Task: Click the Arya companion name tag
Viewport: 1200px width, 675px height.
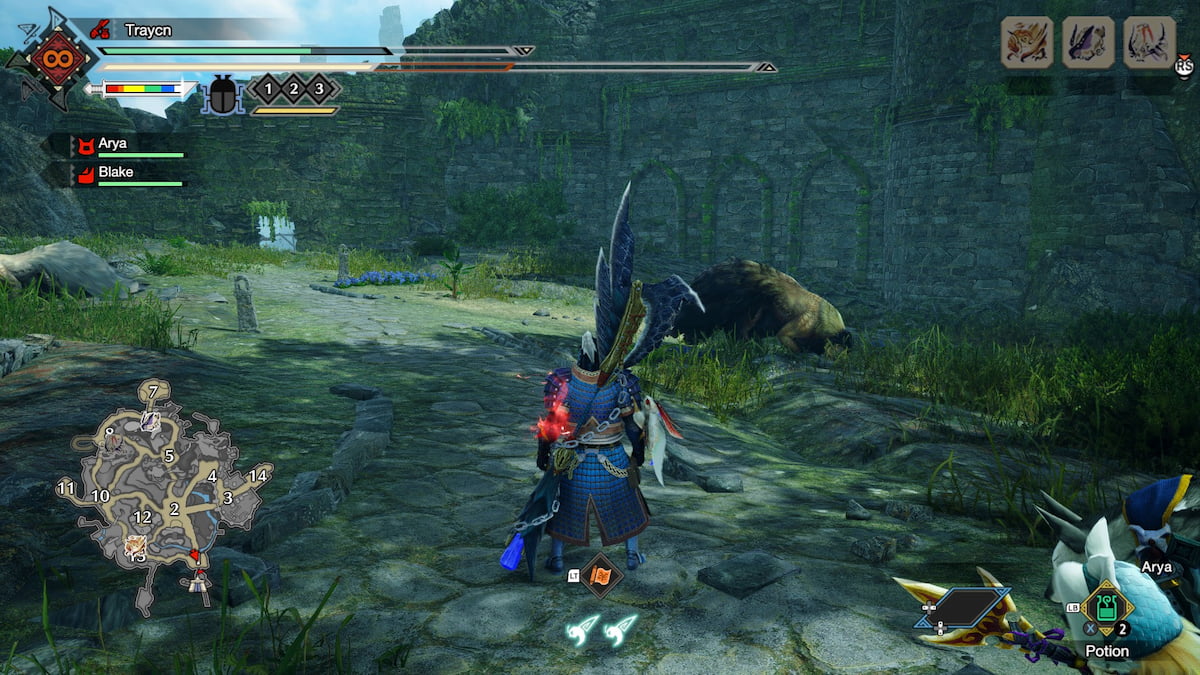Action: tap(1155, 567)
